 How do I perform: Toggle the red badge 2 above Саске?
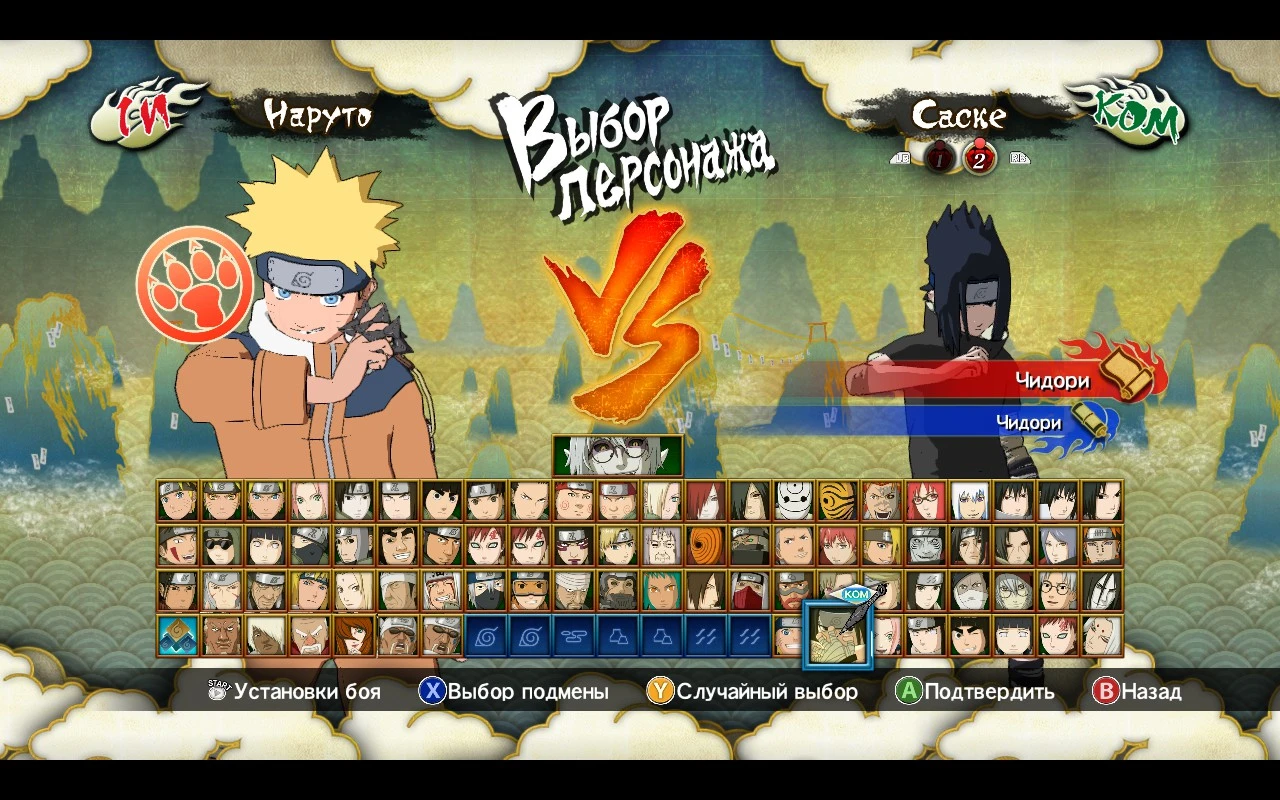978,157
